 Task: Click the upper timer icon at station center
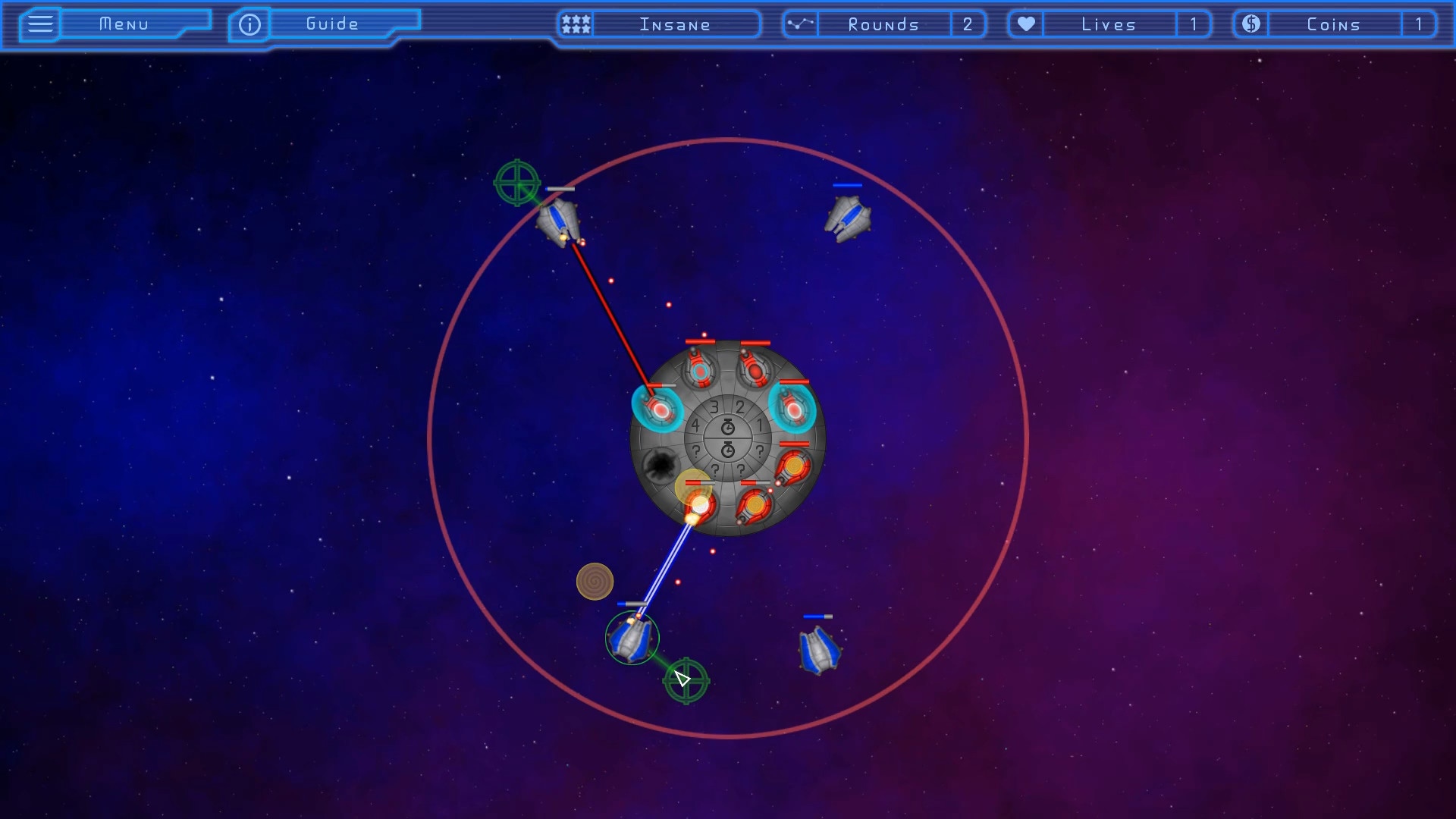(x=728, y=426)
